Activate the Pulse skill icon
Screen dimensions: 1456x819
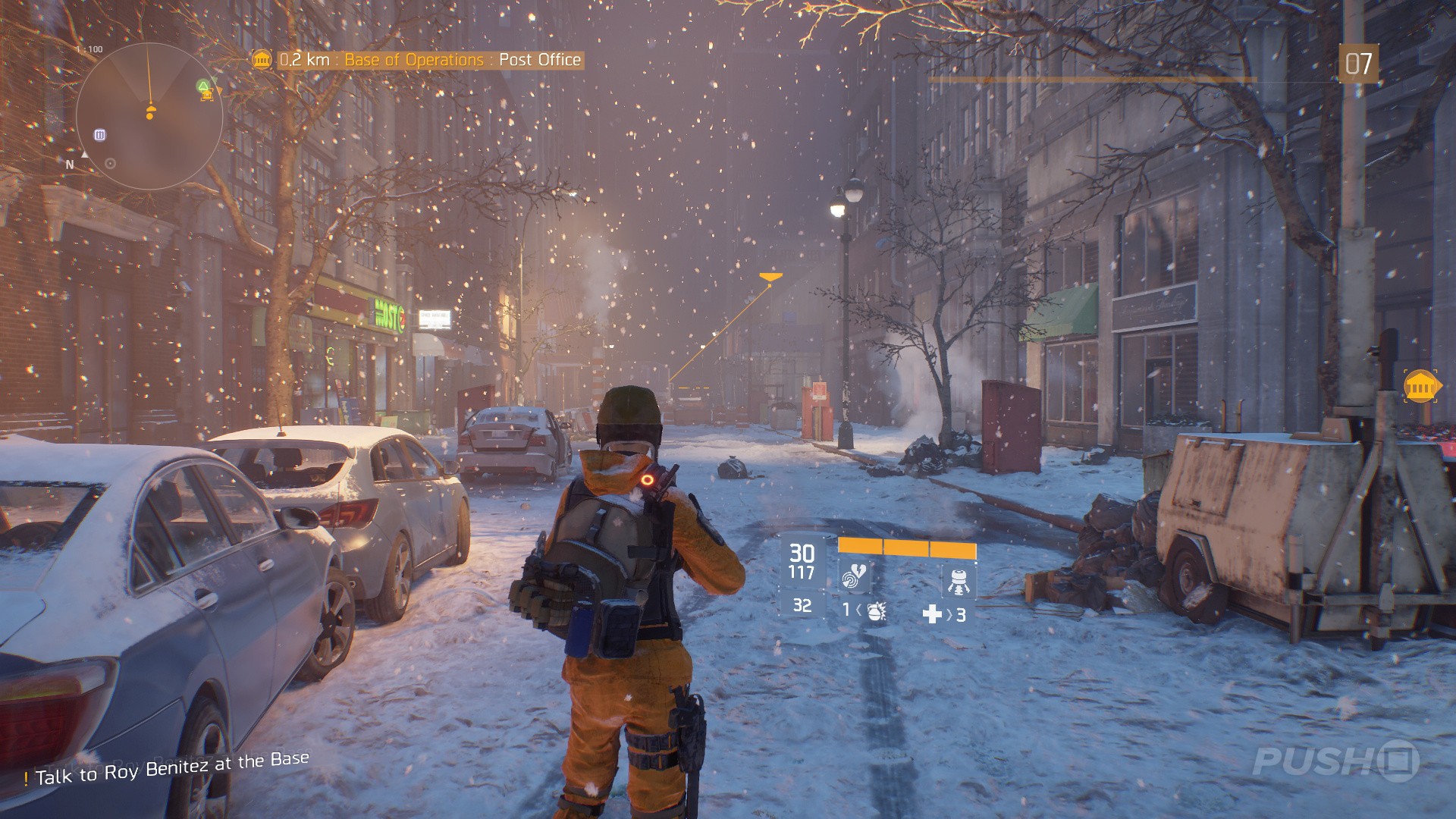pos(855,578)
